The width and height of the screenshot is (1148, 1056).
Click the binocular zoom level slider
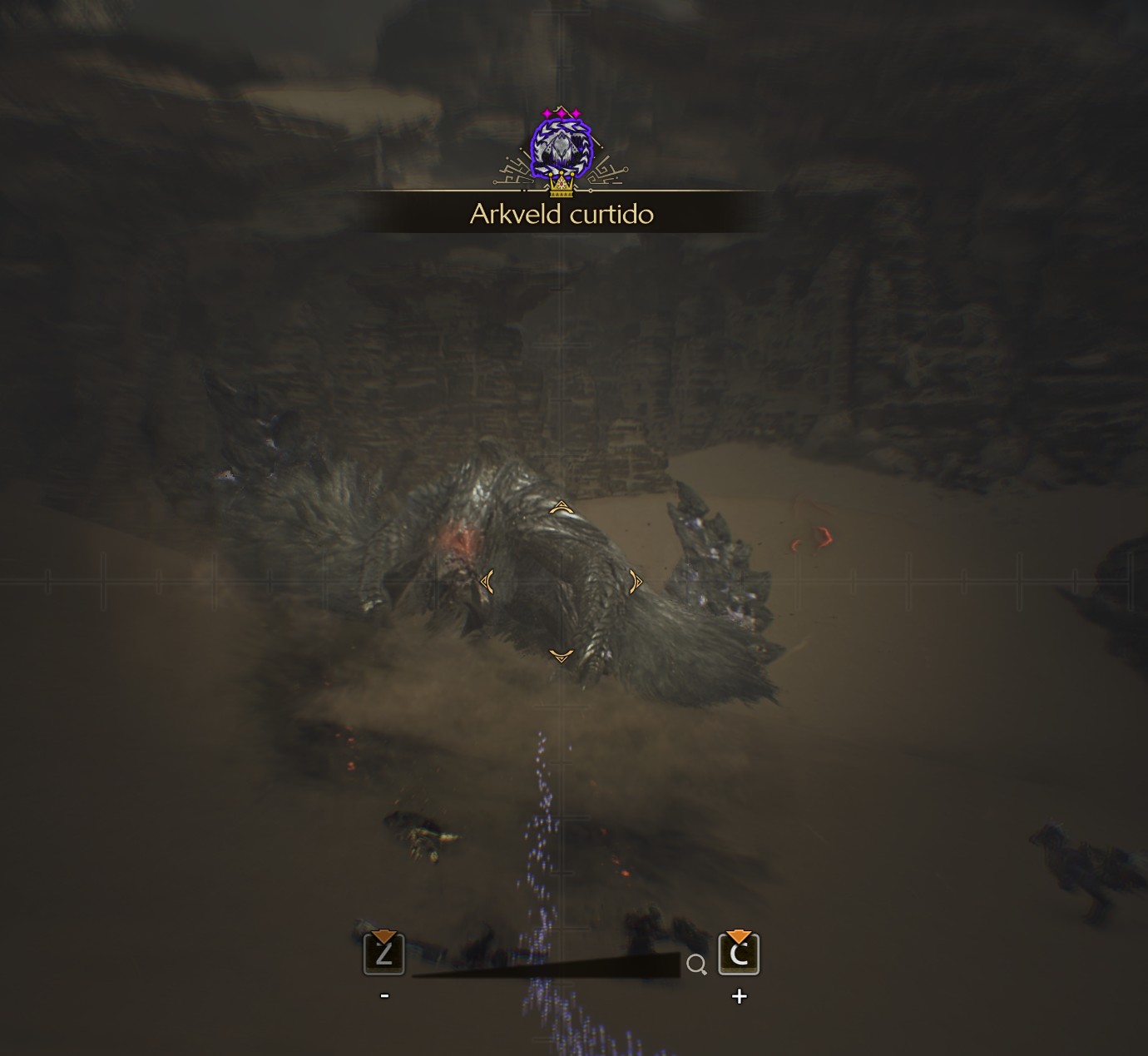coord(547,966)
